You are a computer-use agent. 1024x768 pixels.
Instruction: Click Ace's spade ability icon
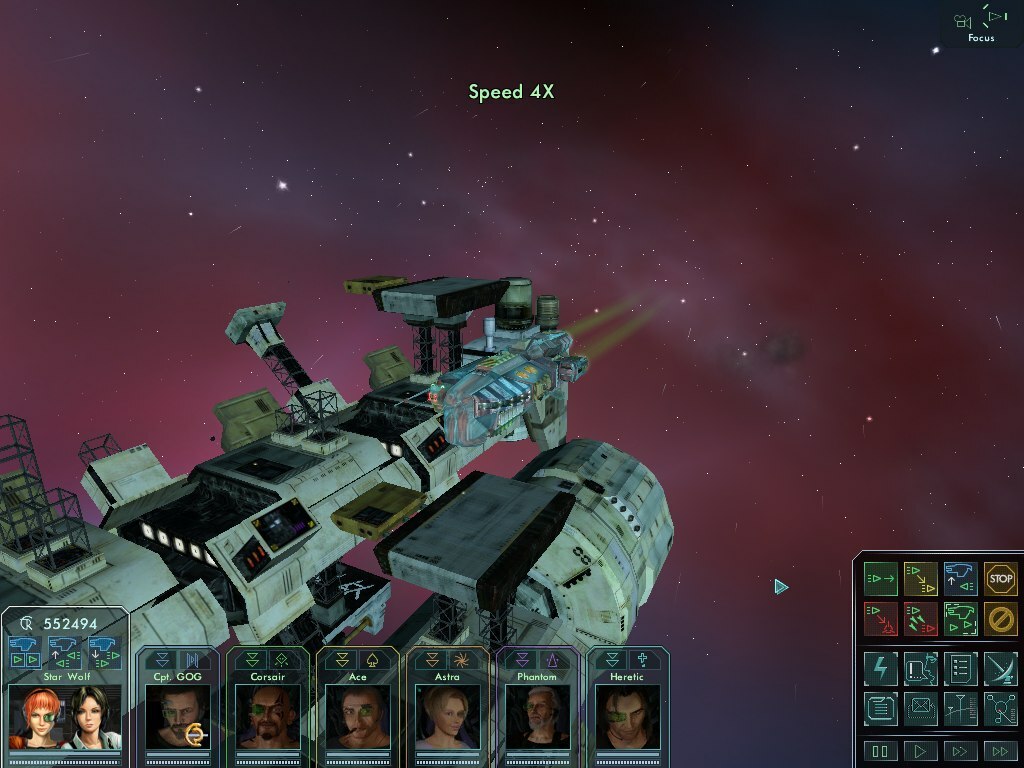point(373,660)
